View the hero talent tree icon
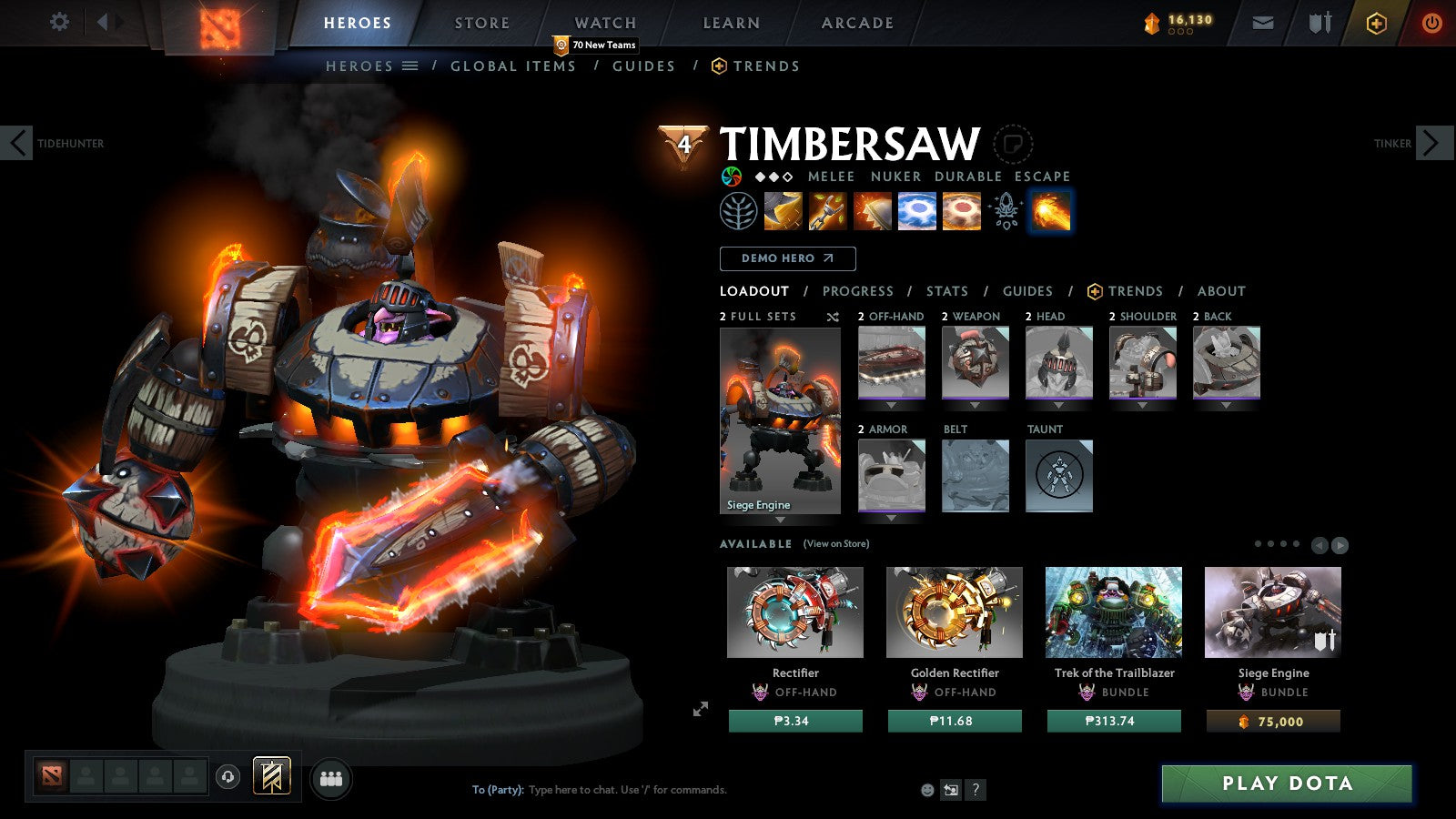1456x819 pixels. point(739,211)
